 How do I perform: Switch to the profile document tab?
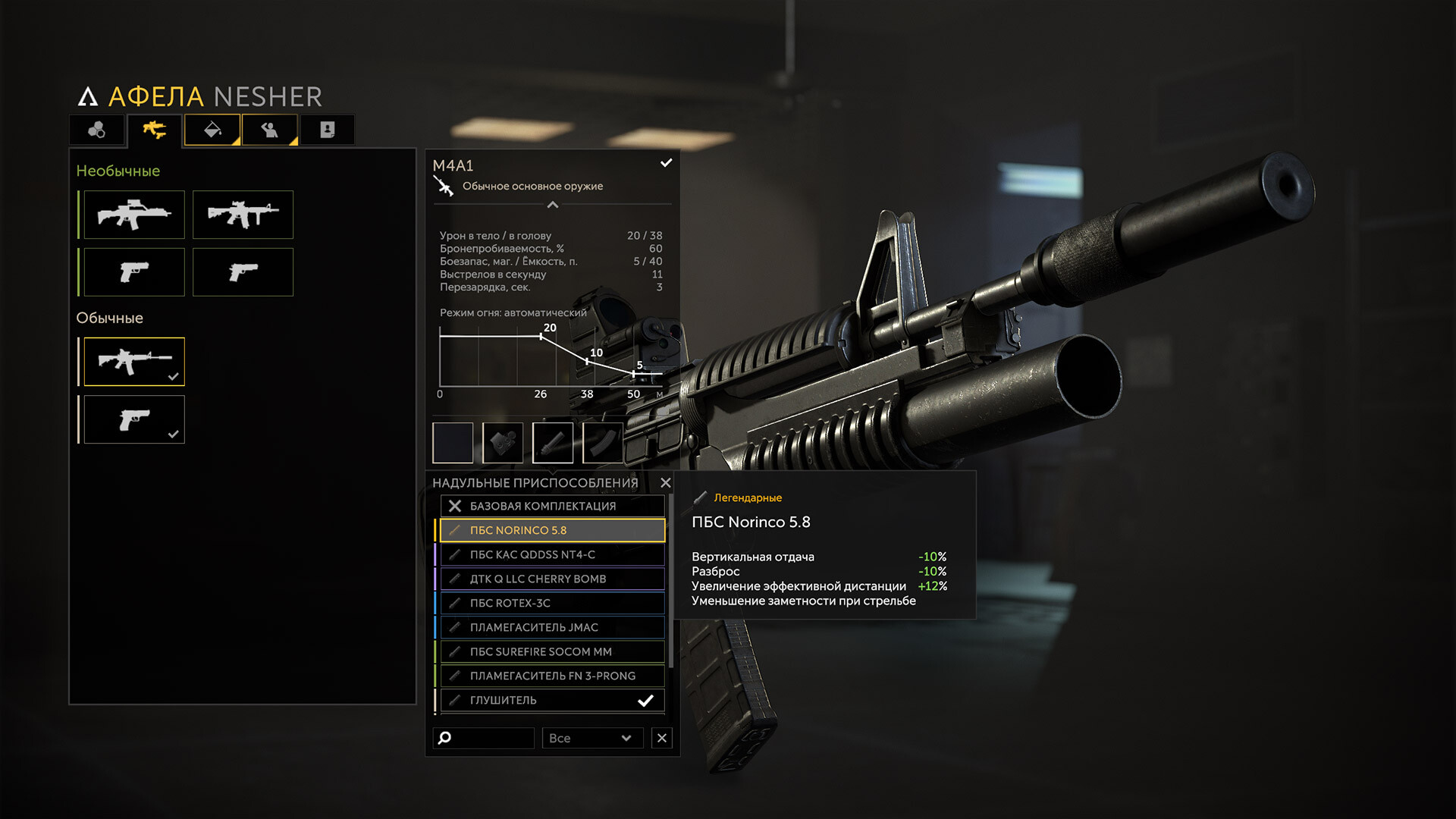327,130
